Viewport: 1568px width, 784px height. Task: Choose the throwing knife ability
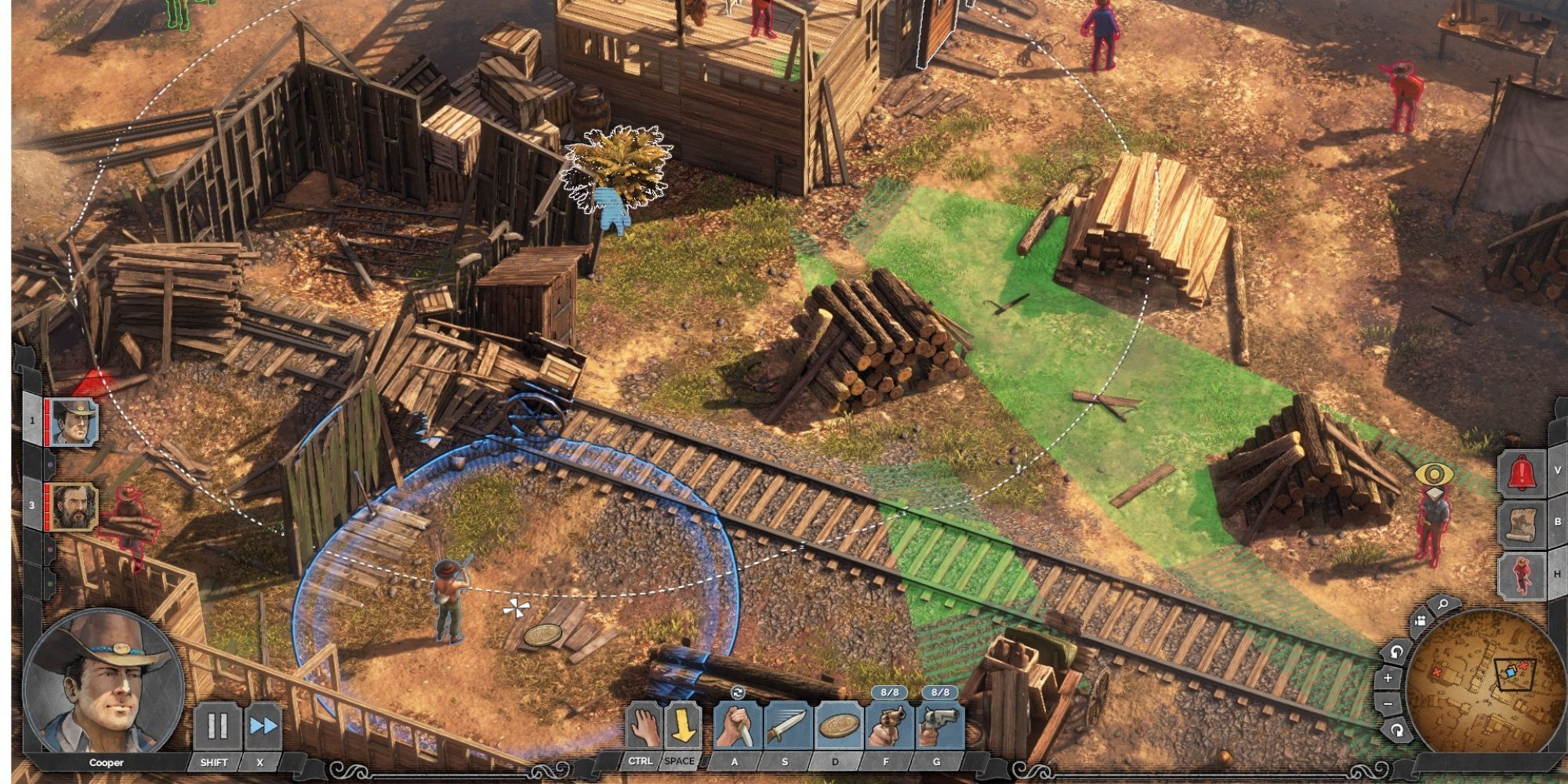tap(786, 726)
